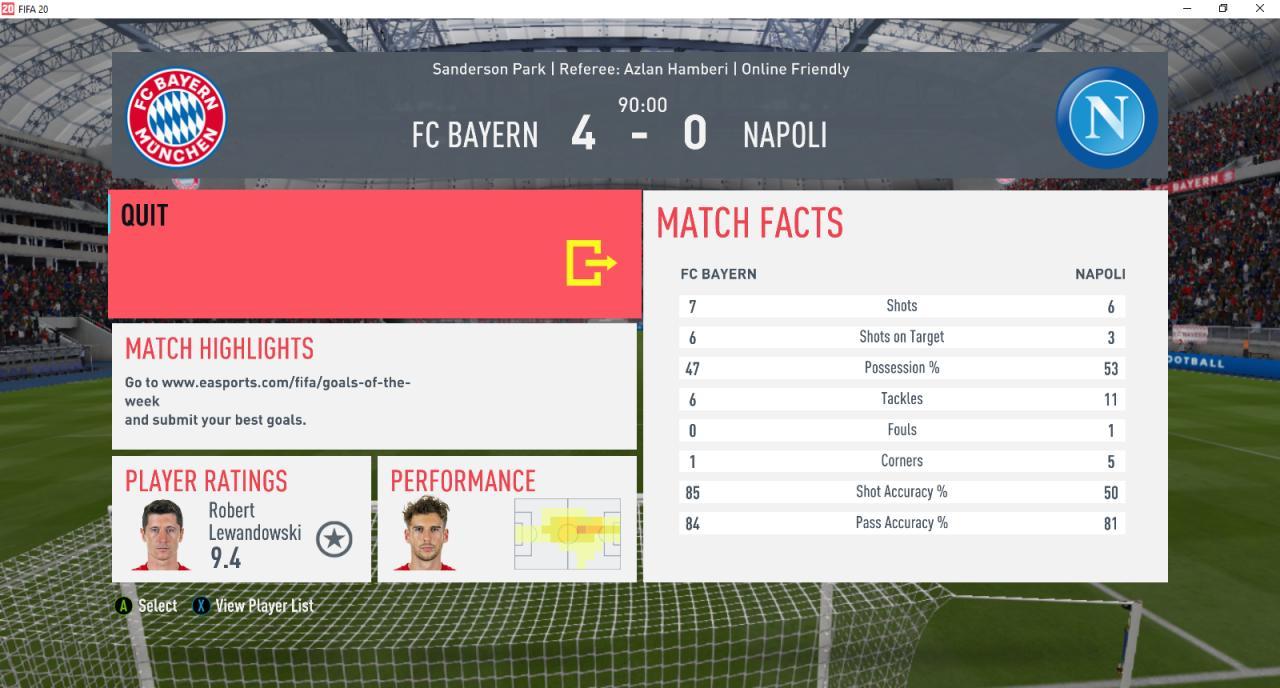View the Match Facts panel
Screen dimensions: 1280x688
click(904, 386)
